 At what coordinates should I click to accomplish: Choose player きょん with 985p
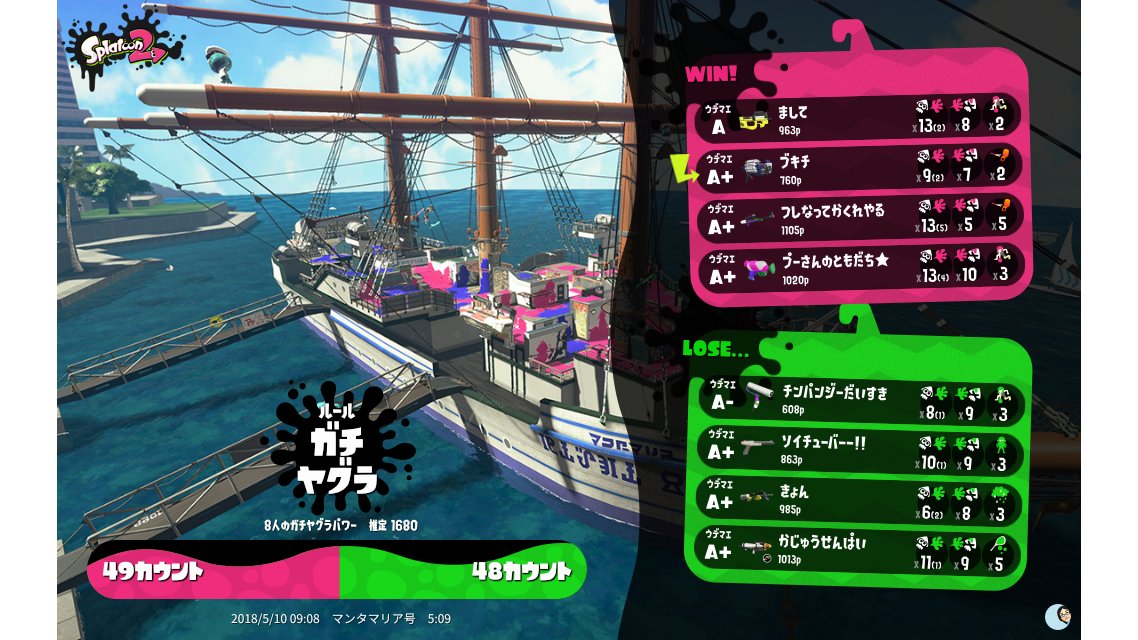(x=860, y=502)
